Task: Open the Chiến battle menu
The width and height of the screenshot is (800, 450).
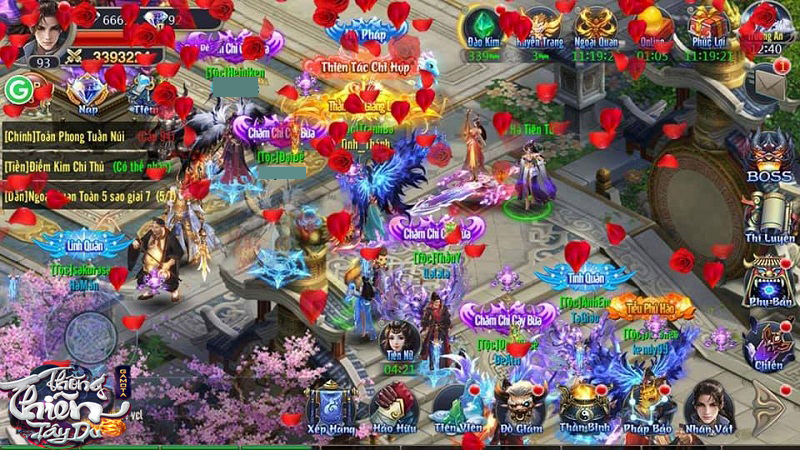Action: [x=768, y=343]
